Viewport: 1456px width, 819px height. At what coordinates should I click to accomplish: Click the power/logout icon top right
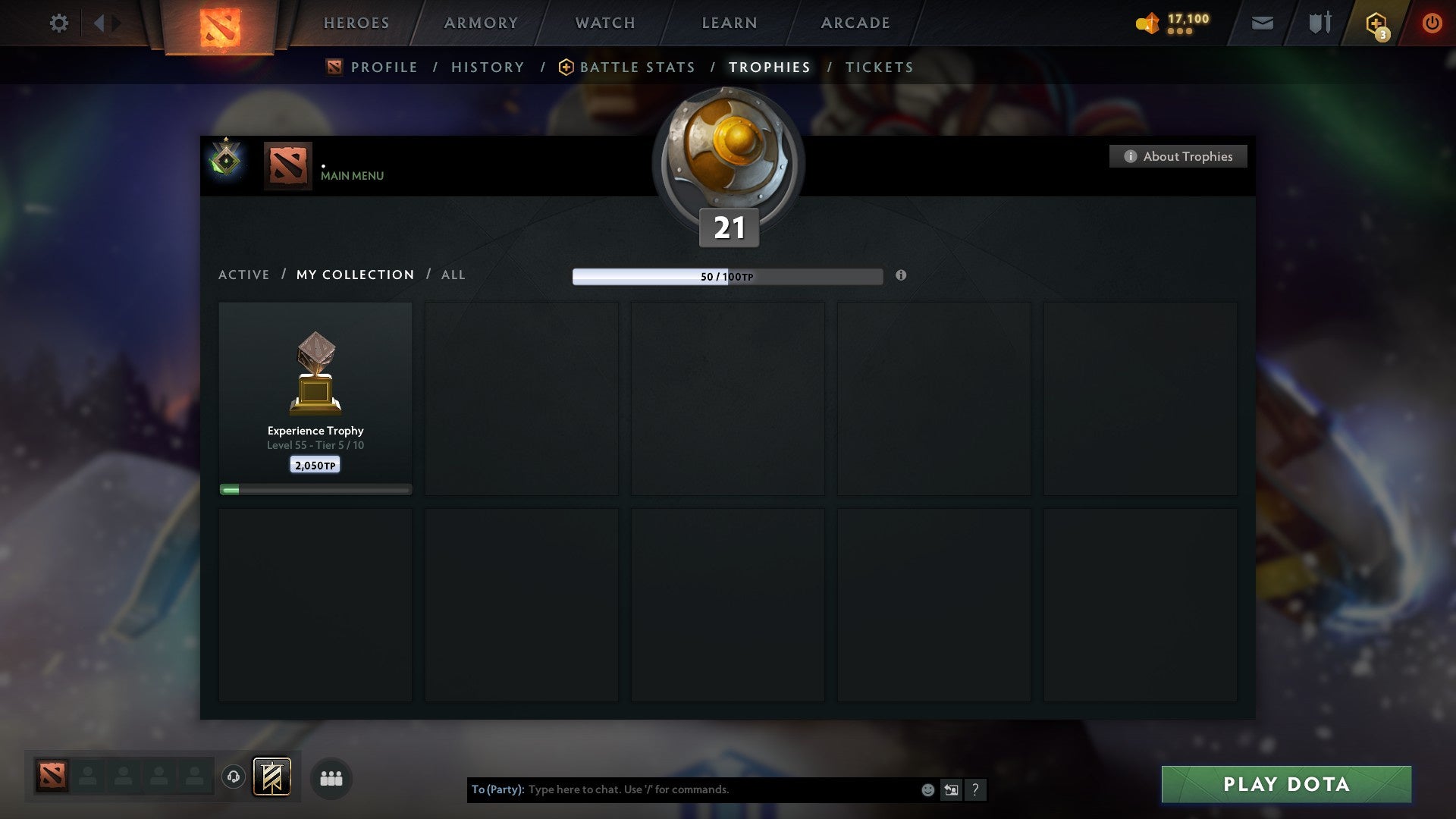tap(1433, 23)
